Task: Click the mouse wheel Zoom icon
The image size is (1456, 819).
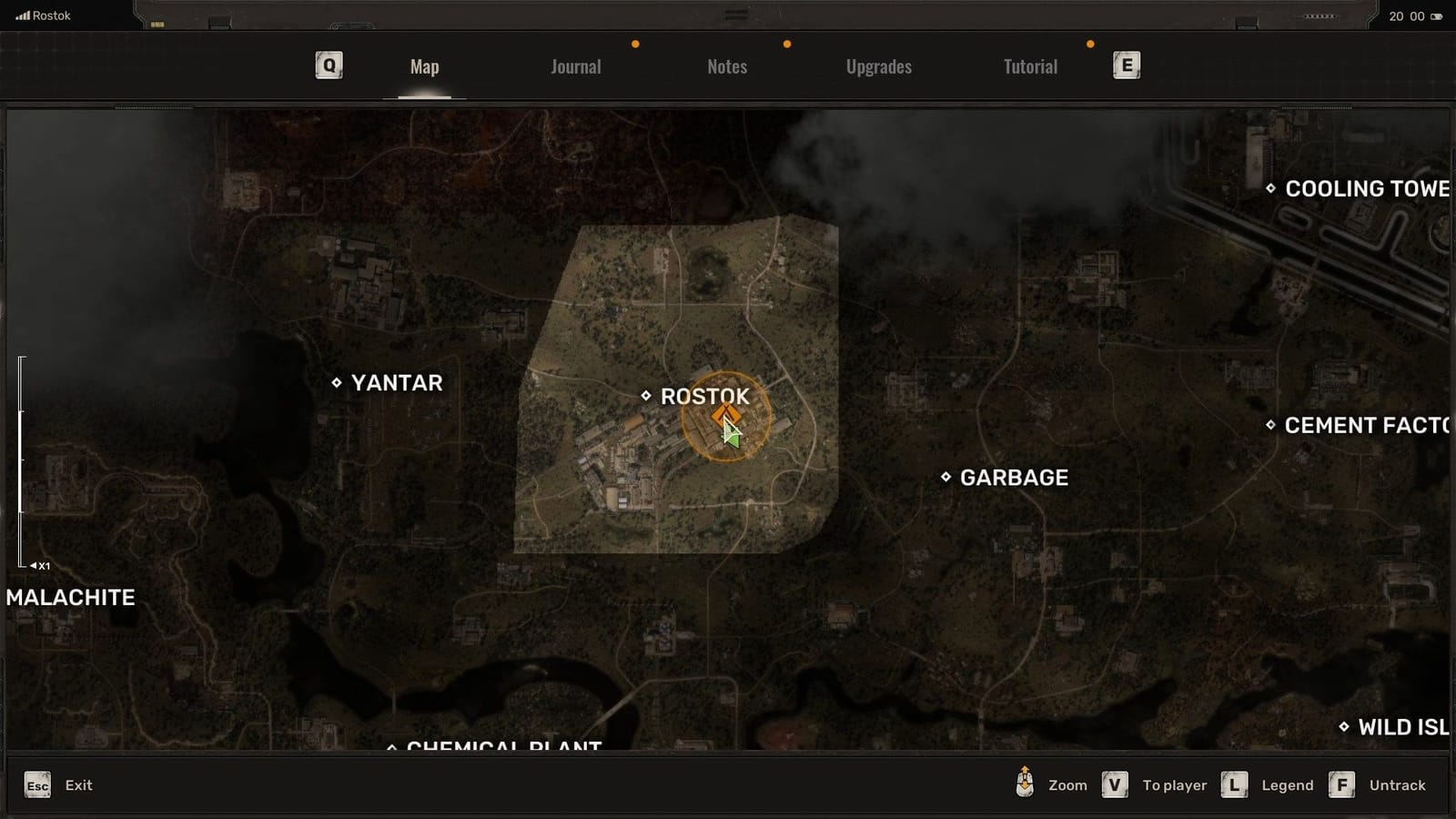Action: 1025,784
